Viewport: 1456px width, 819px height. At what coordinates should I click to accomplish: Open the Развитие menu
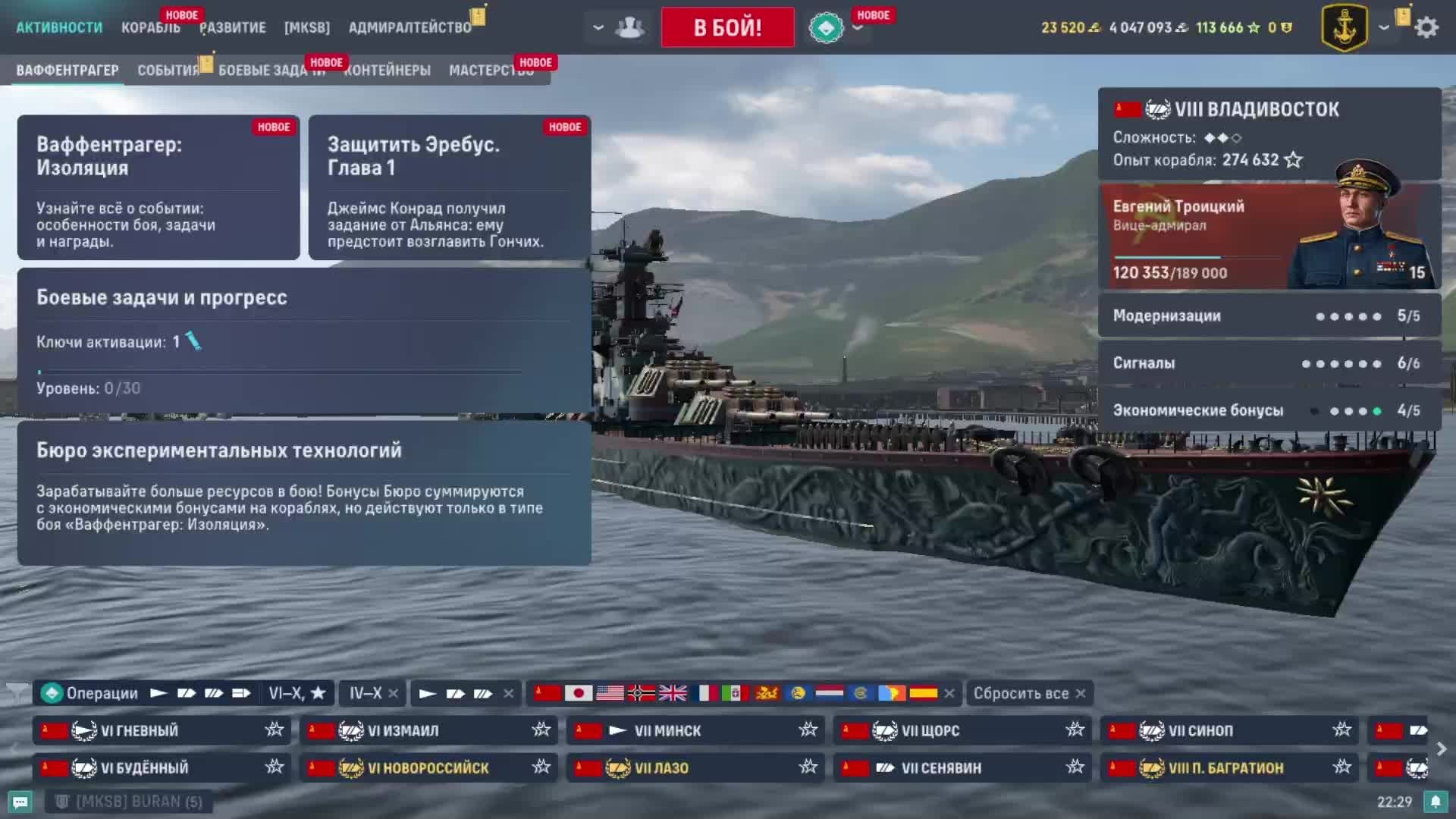click(233, 27)
